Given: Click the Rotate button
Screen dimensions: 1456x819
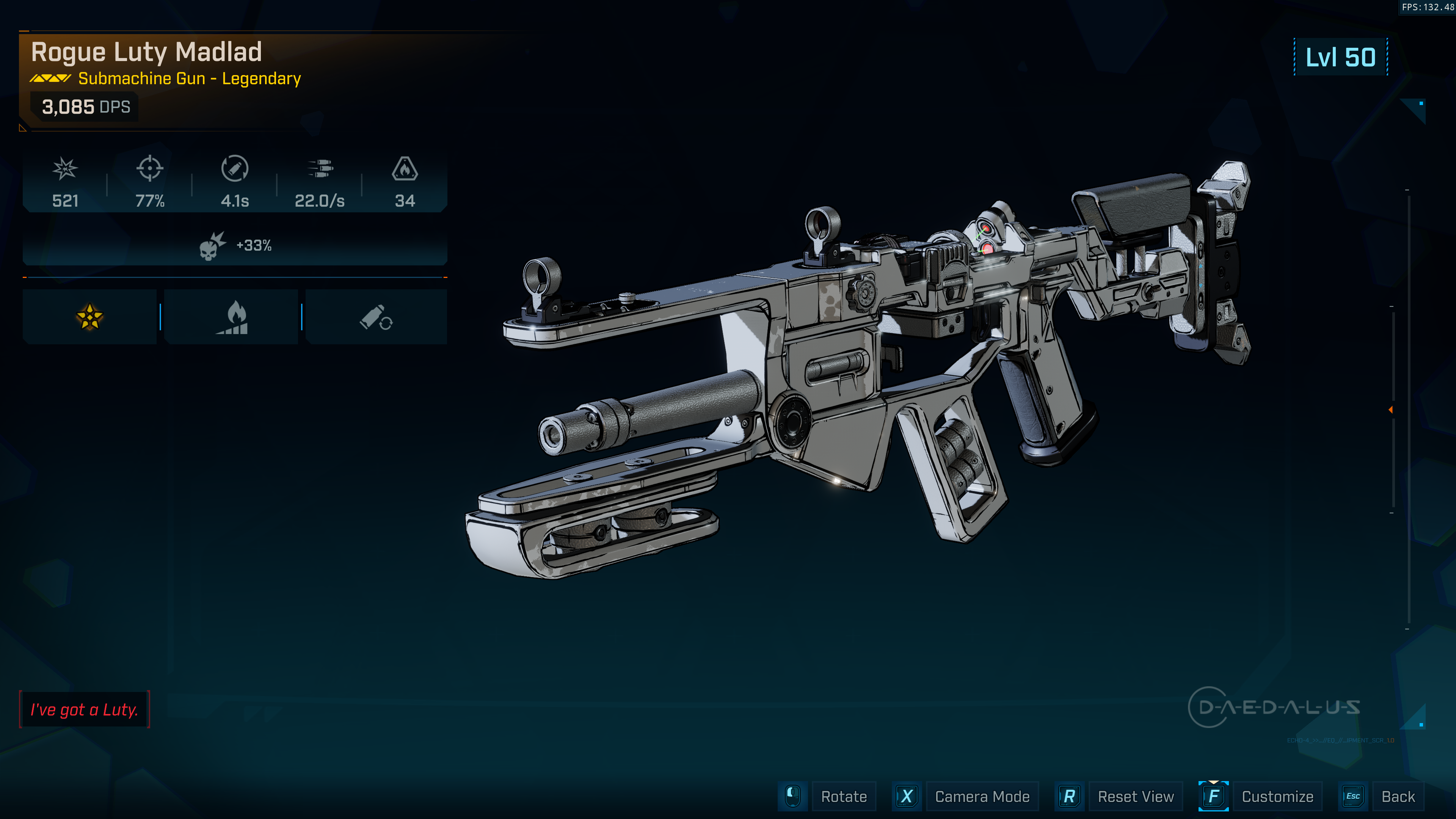Looking at the screenshot, I should (x=843, y=796).
